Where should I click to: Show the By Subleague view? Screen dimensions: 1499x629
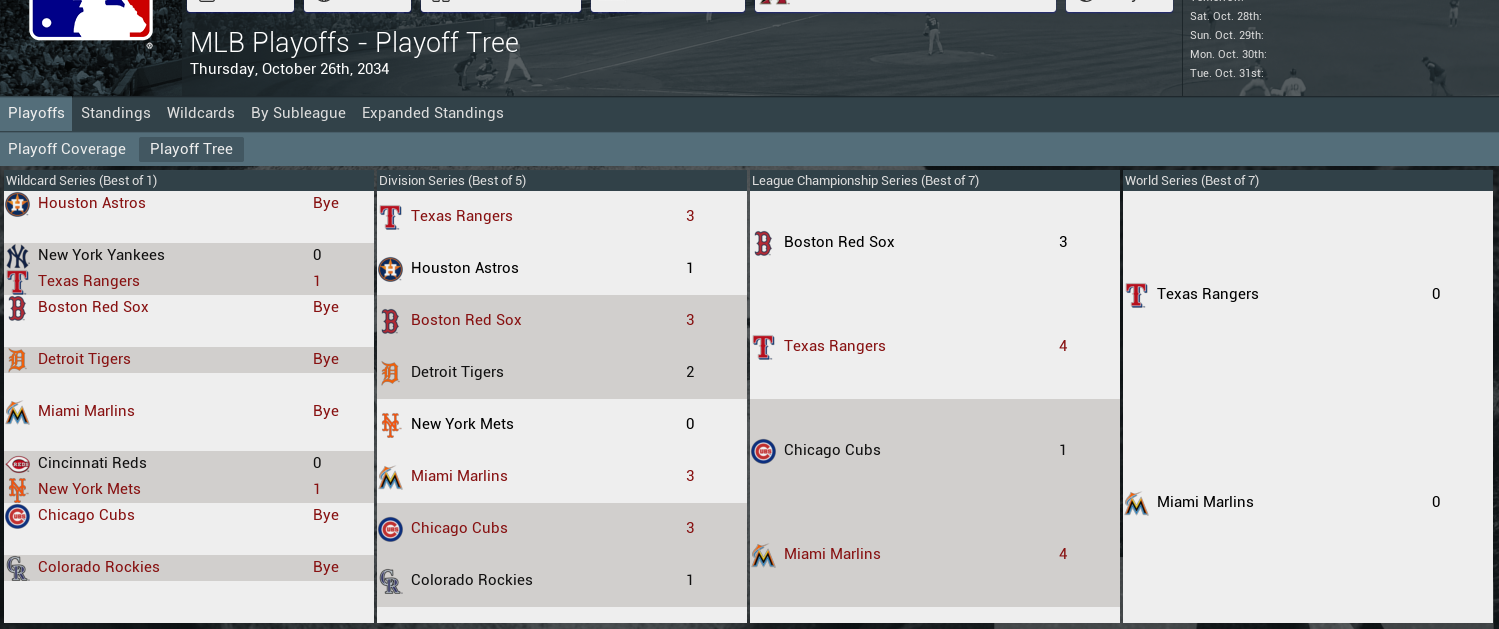point(298,113)
